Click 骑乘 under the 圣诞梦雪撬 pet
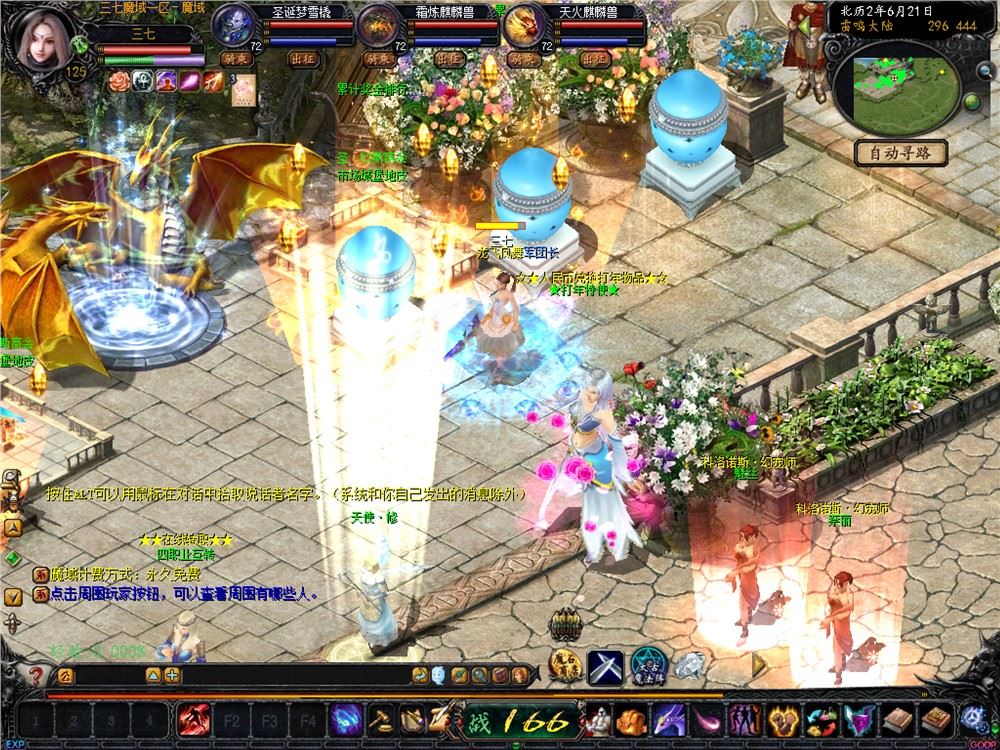Image resolution: width=1000 pixels, height=750 pixels. [x=235, y=59]
